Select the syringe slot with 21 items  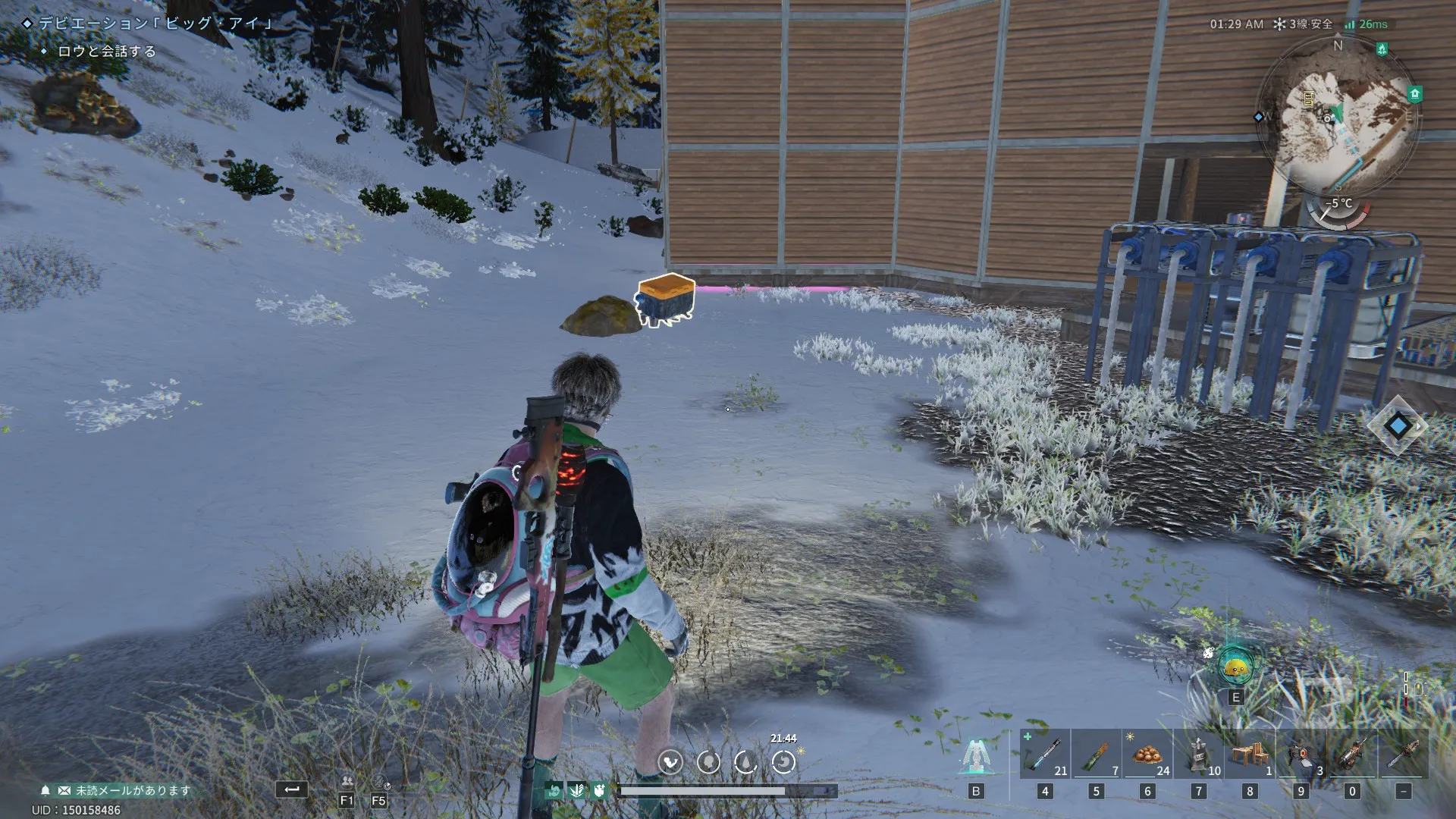(1045, 754)
